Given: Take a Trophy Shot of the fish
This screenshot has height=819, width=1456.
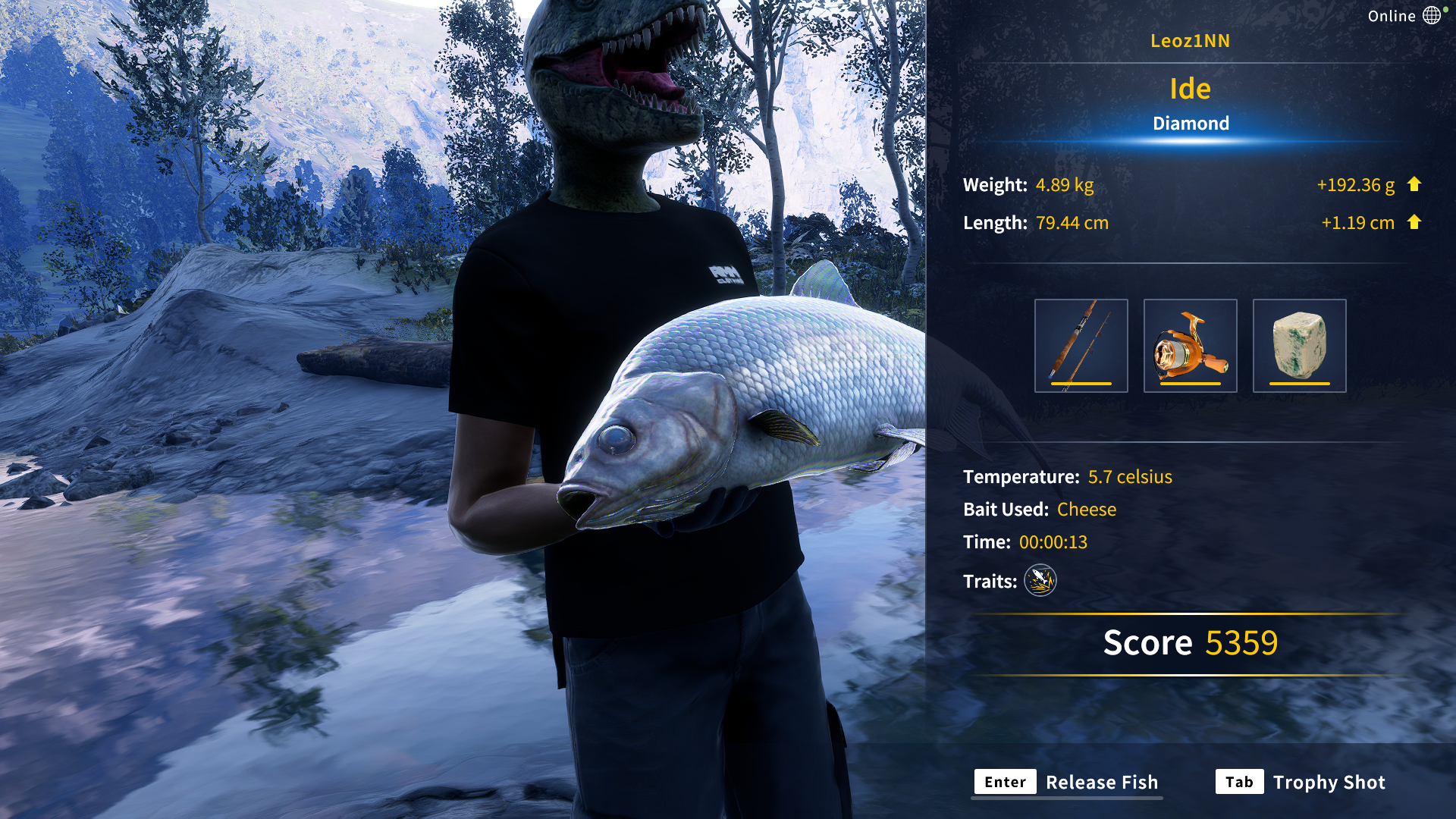Looking at the screenshot, I should pos(1301,782).
